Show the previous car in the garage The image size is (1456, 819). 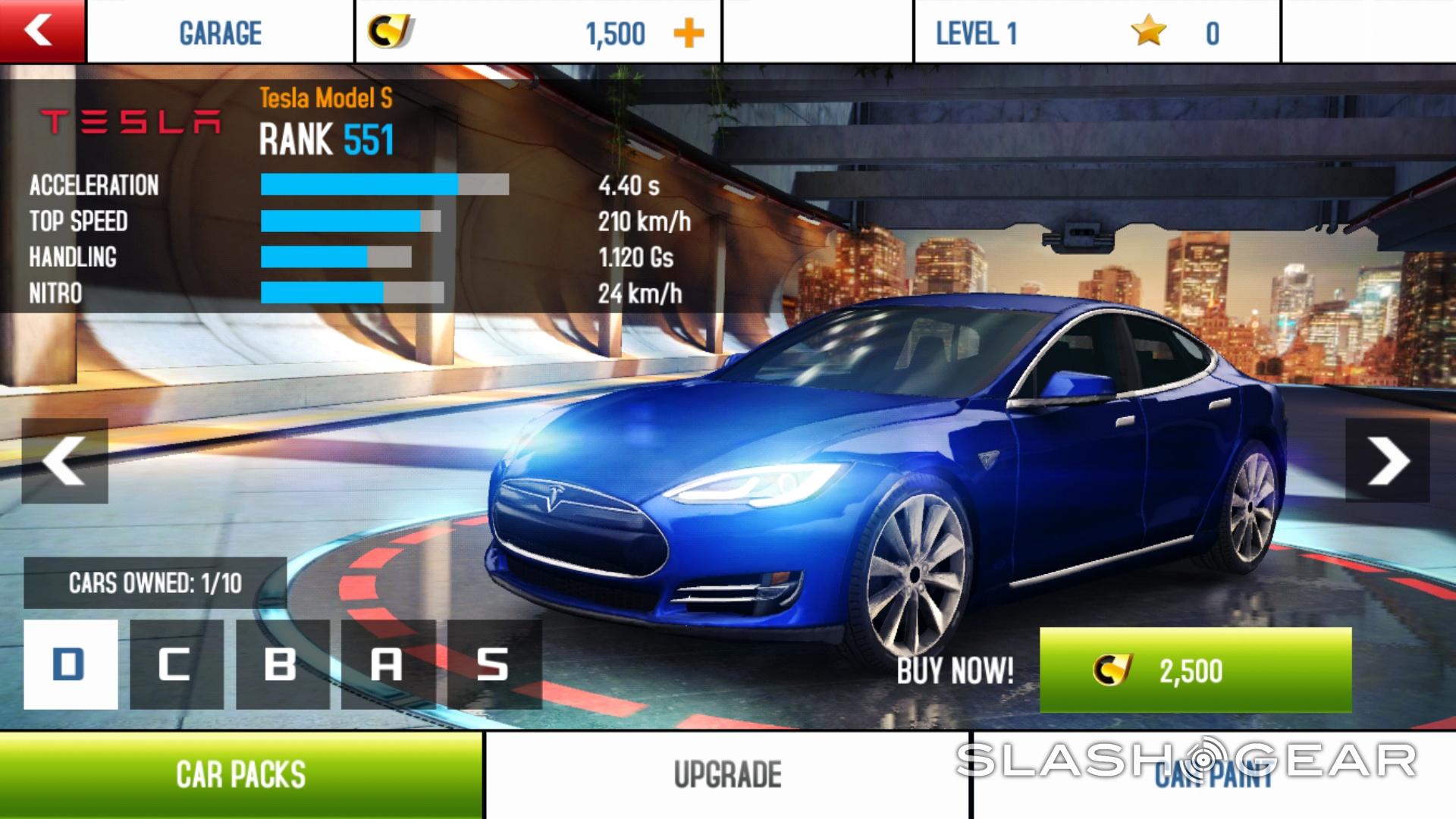pos(64,460)
